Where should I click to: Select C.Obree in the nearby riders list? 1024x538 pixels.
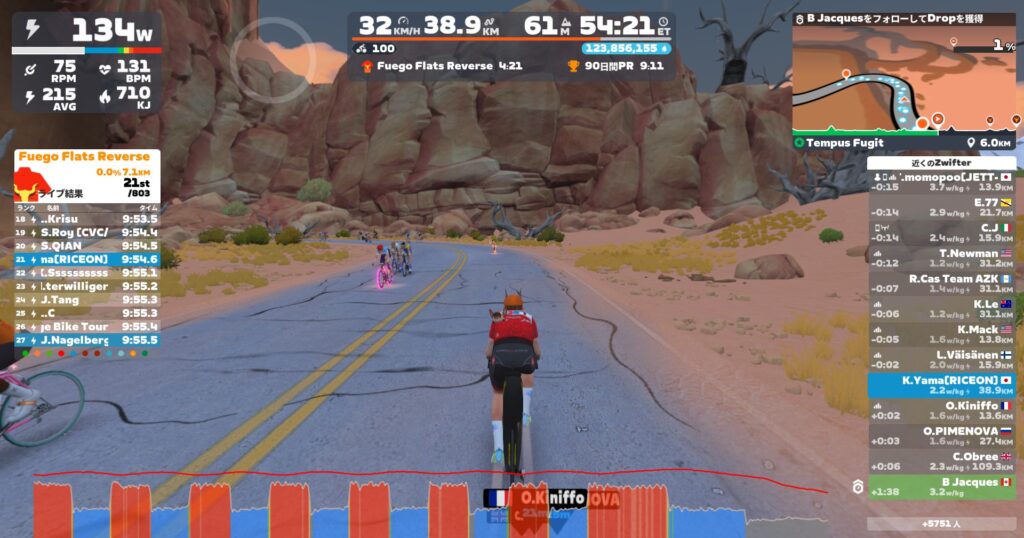coord(941,461)
